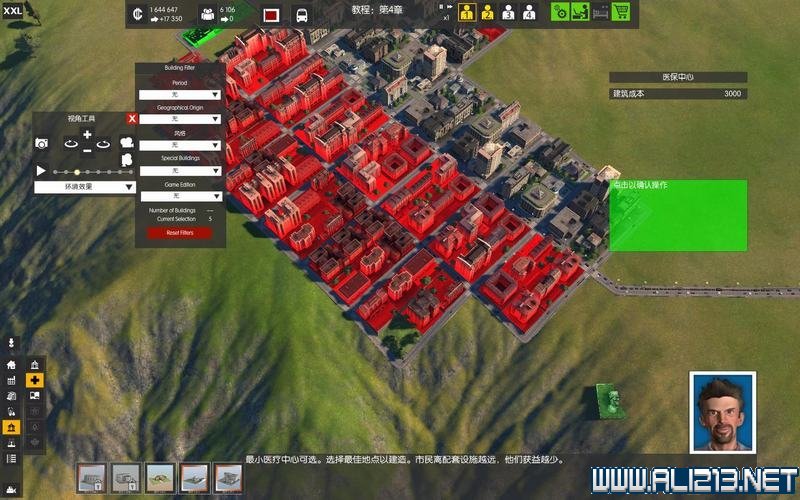800x500 pixels.
Task: Open the Game Edition dropdown
Action: (x=180, y=197)
